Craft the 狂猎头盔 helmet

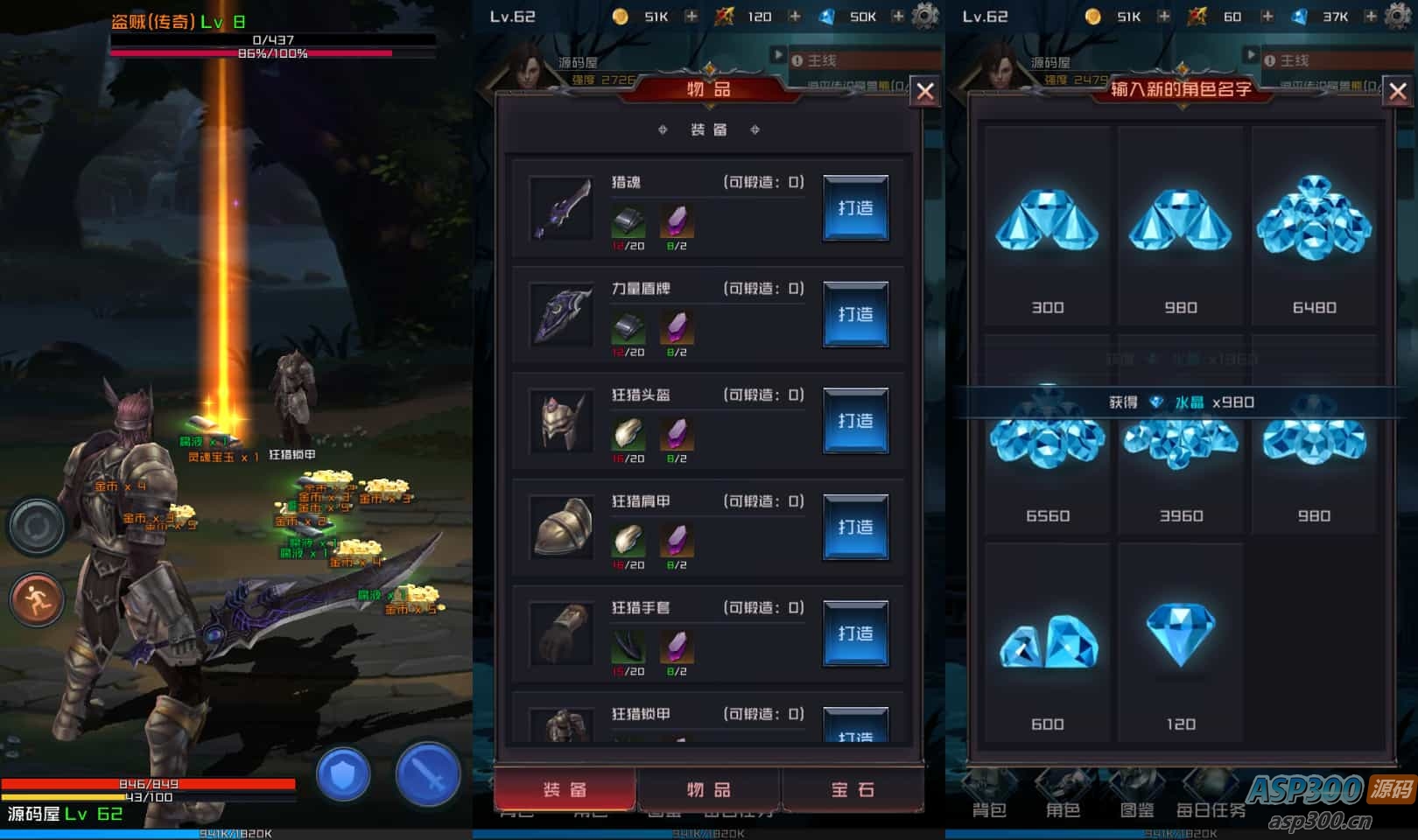click(855, 421)
